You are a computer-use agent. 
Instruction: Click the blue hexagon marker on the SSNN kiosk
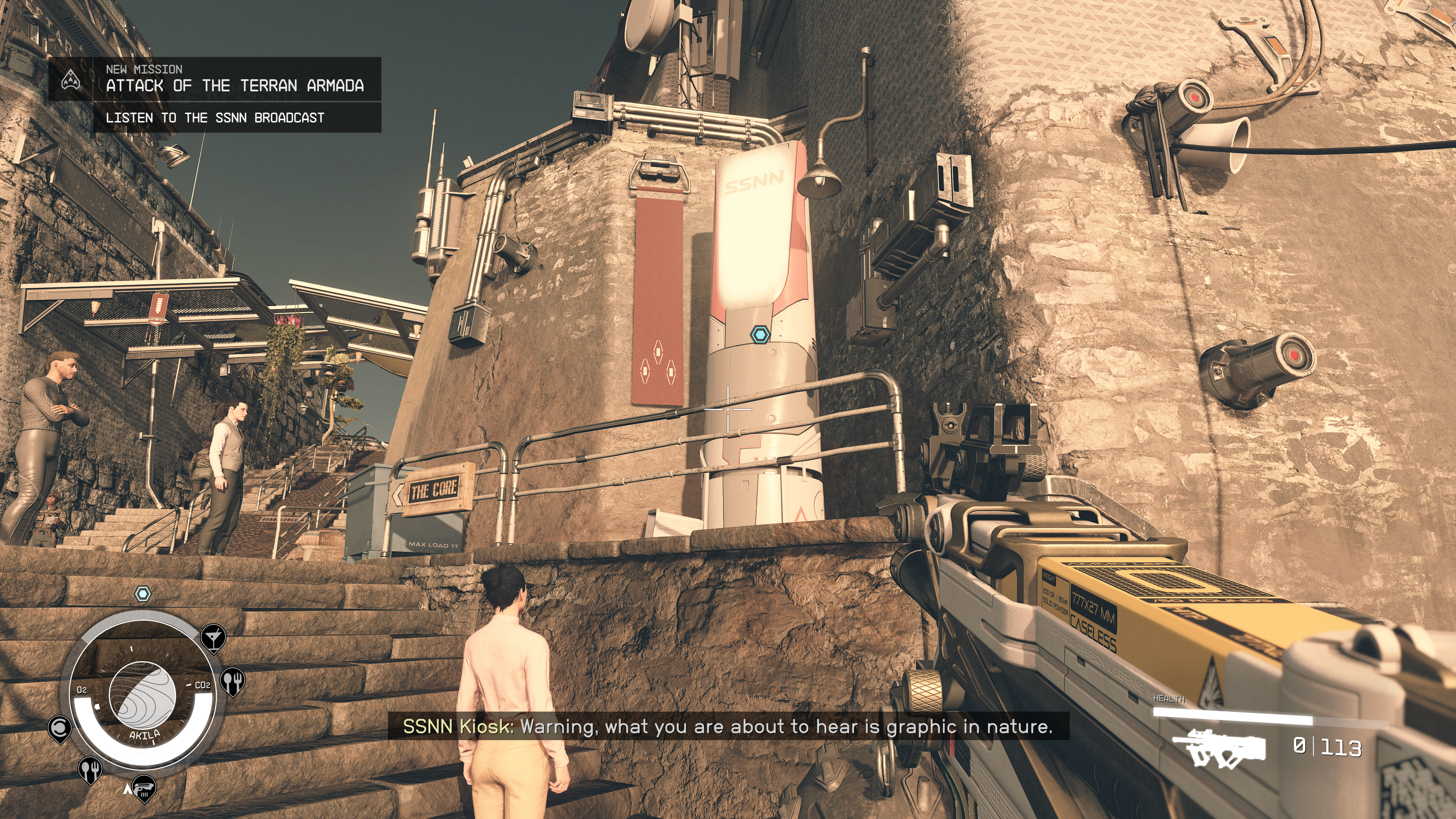click(760, 334)
